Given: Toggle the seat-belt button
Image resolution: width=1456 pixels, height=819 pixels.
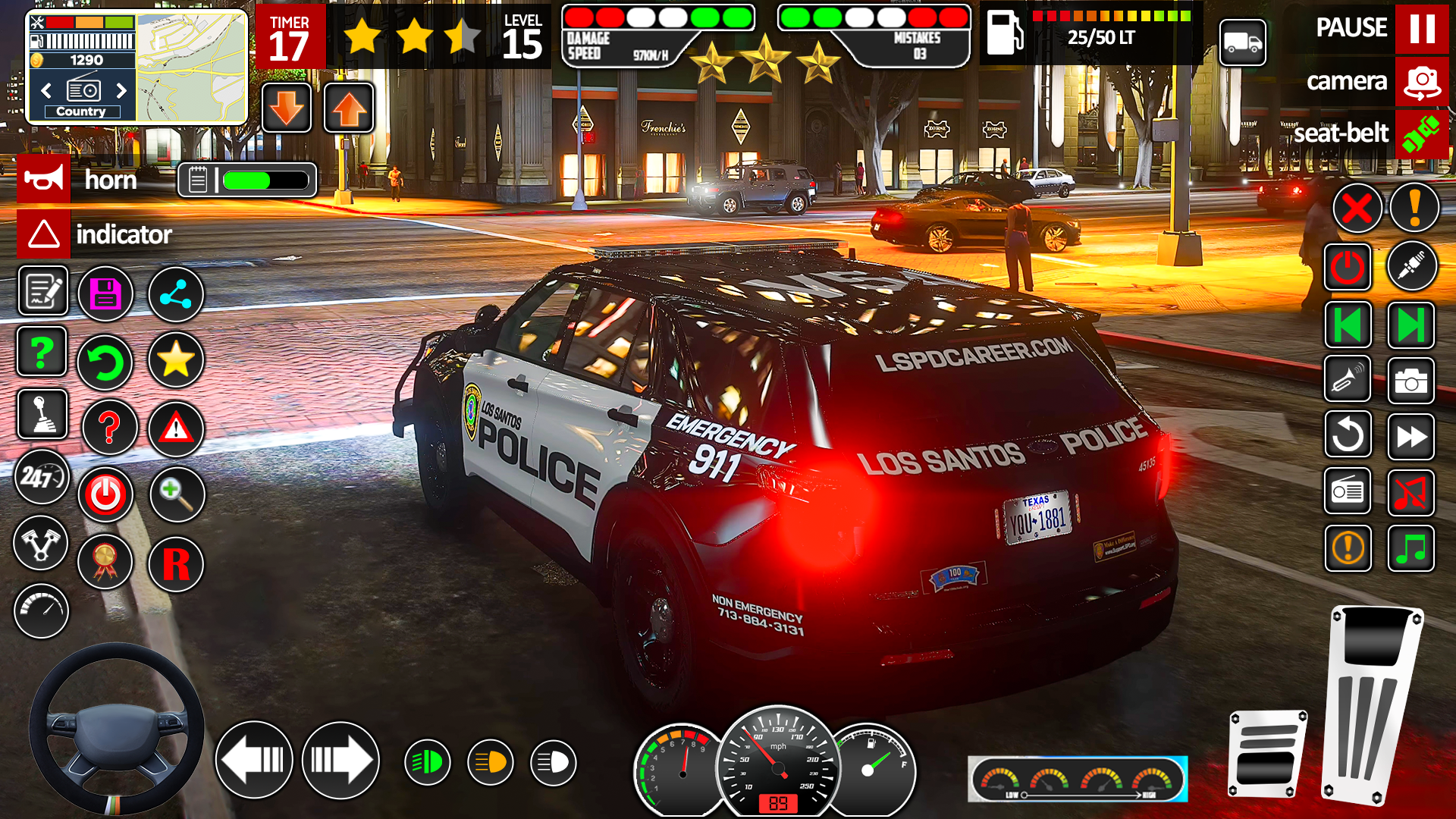Looking at the screenshot, I should 1421,134.
